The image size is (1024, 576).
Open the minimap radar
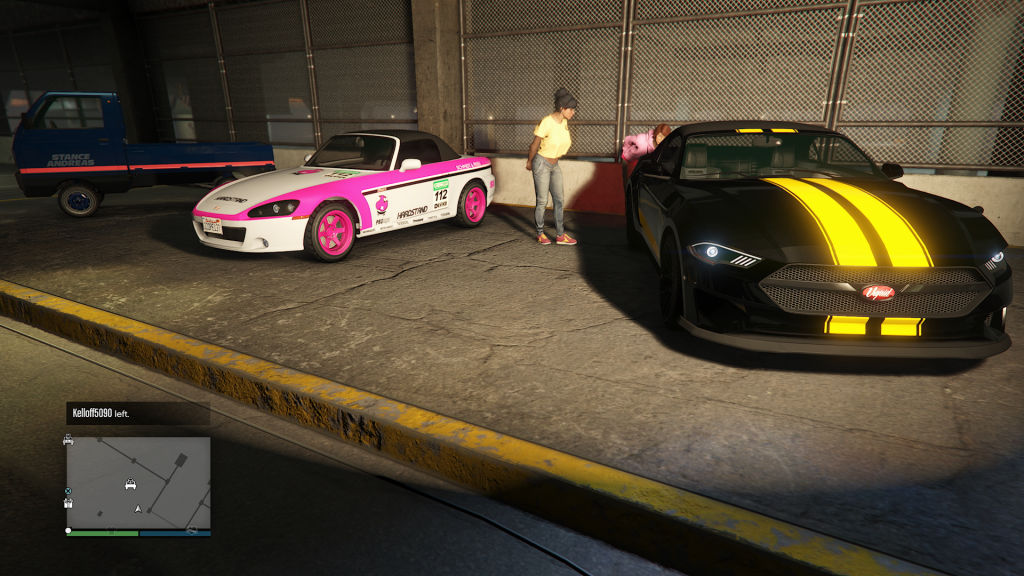tap(139, 483)
